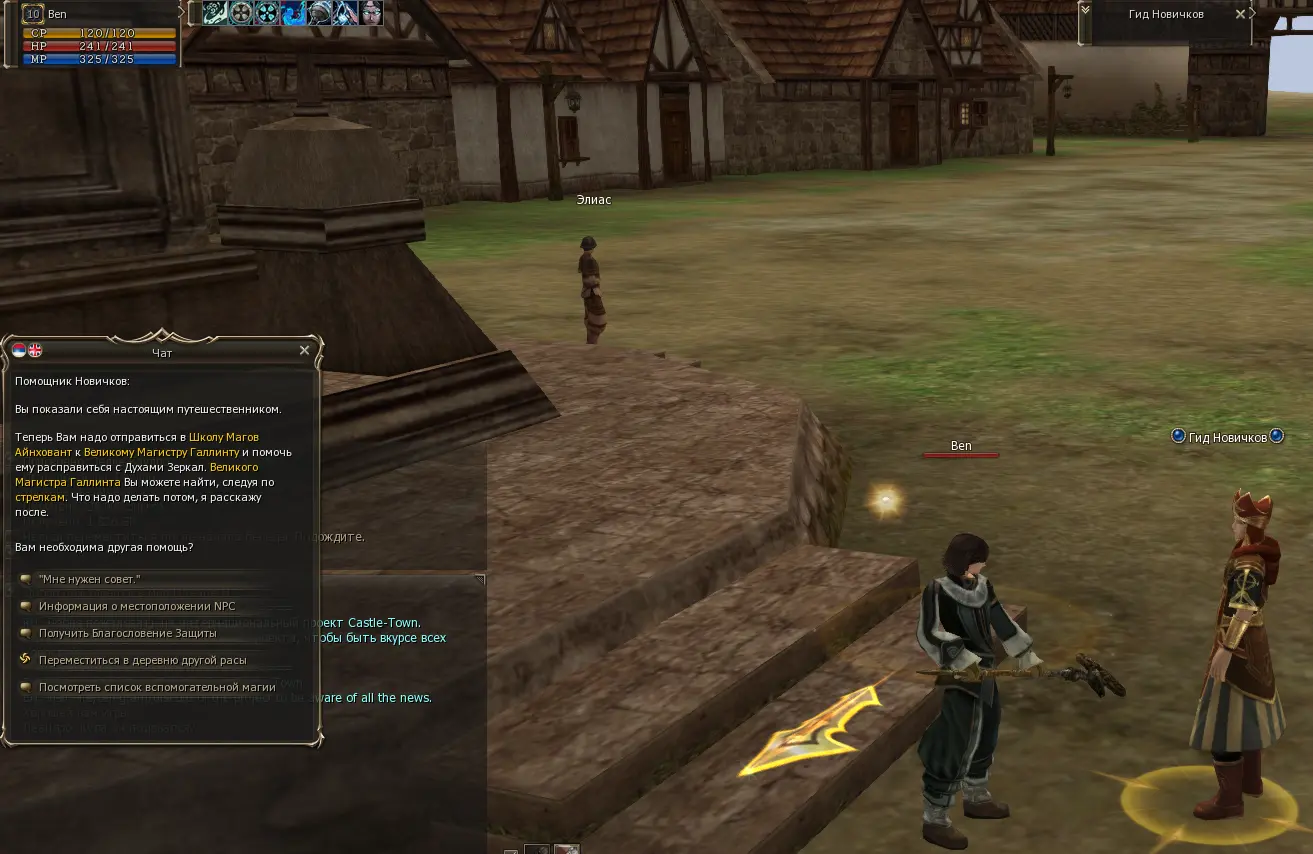Choose "Получить Благословение Защиты" reply

pos(127,633)
